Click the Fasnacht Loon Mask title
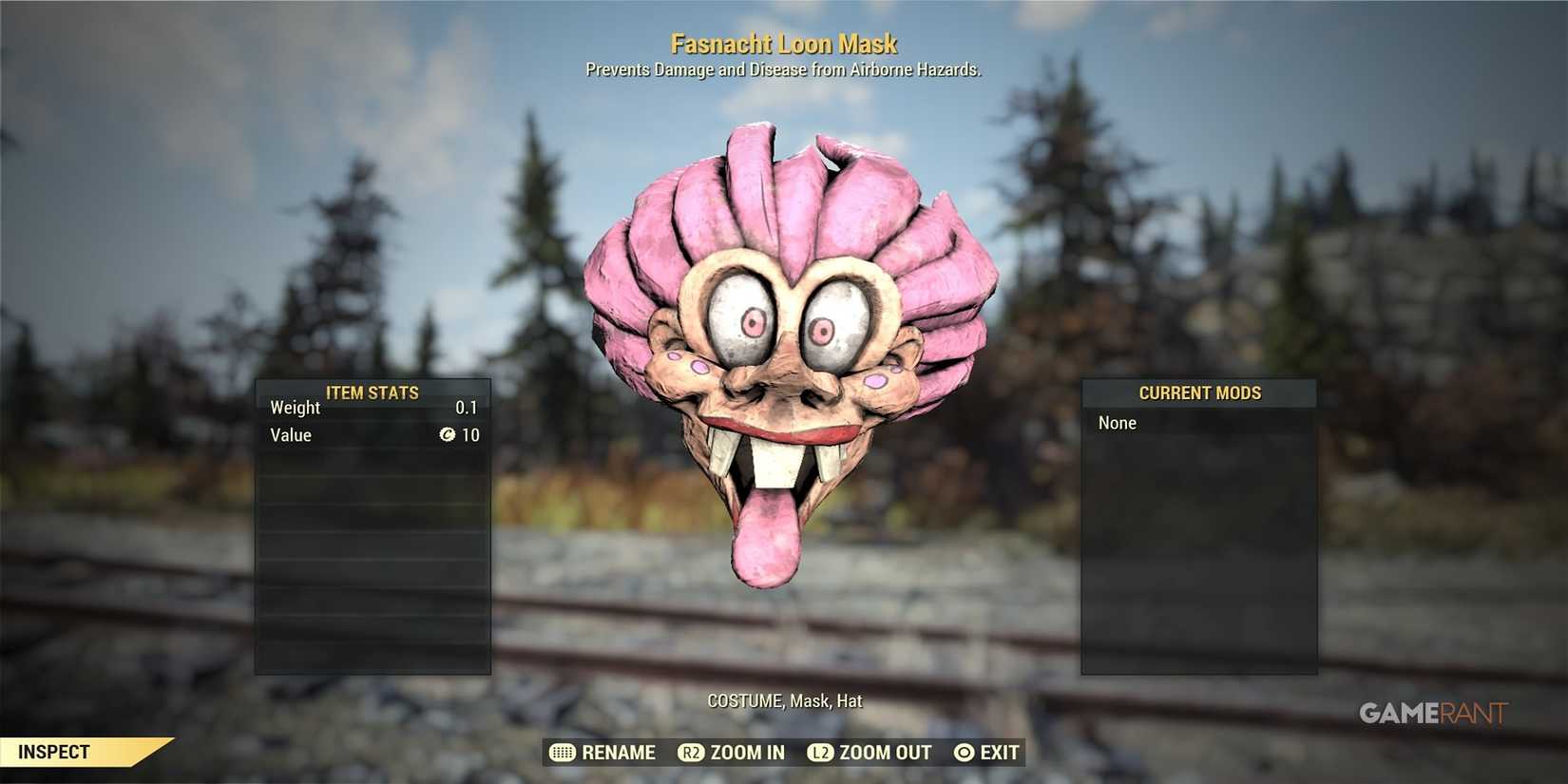 pos(784,44)
